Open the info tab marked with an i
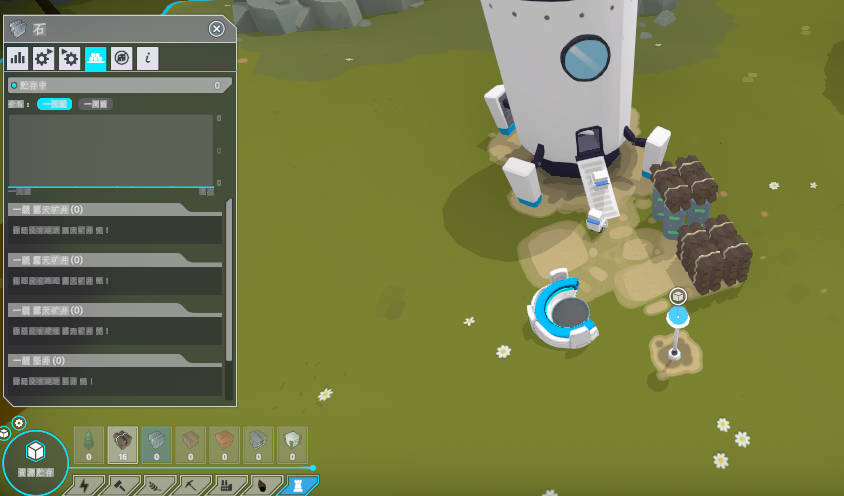 point(147,58)
